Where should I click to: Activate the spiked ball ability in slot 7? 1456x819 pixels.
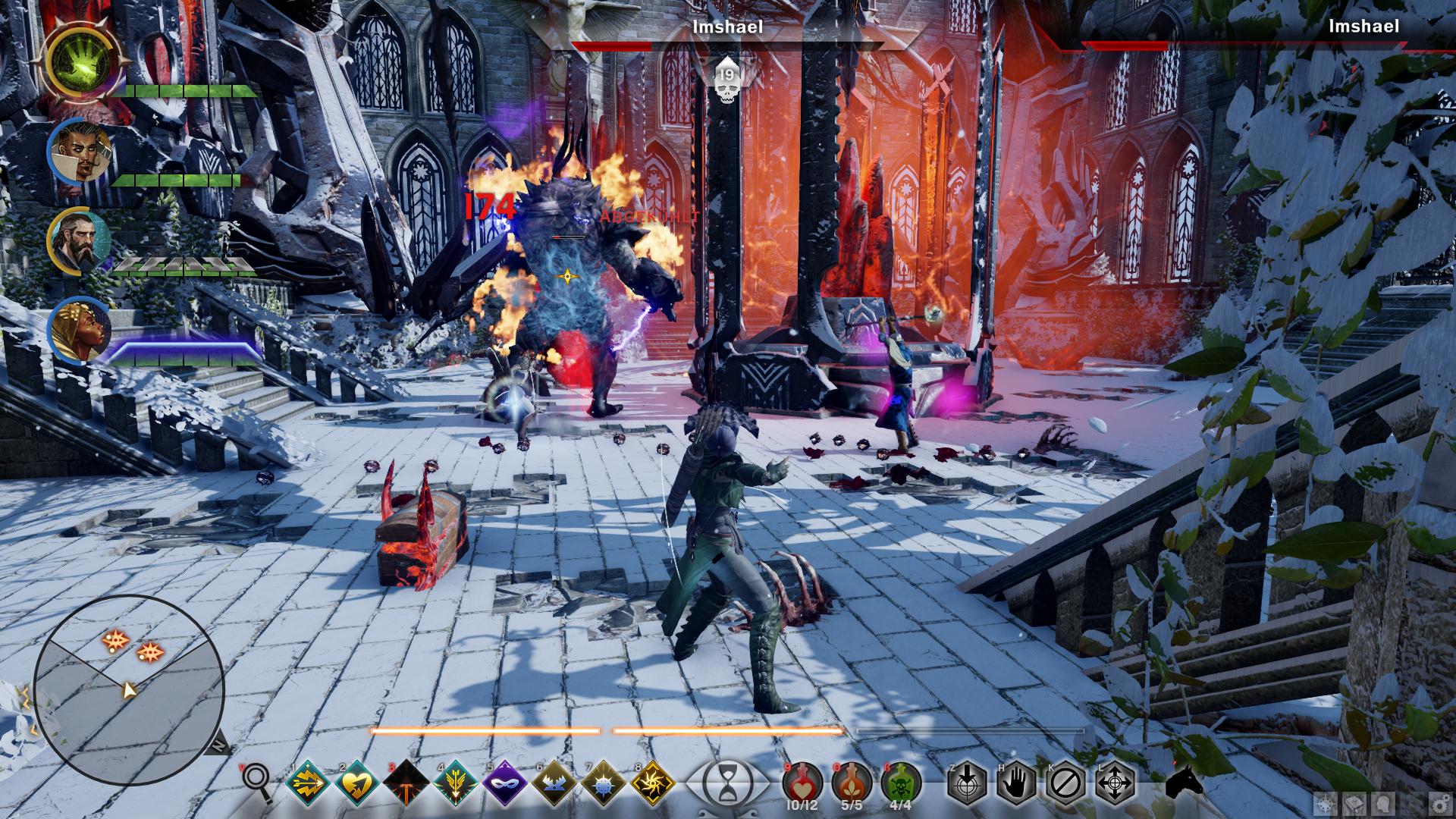(604, 783)
